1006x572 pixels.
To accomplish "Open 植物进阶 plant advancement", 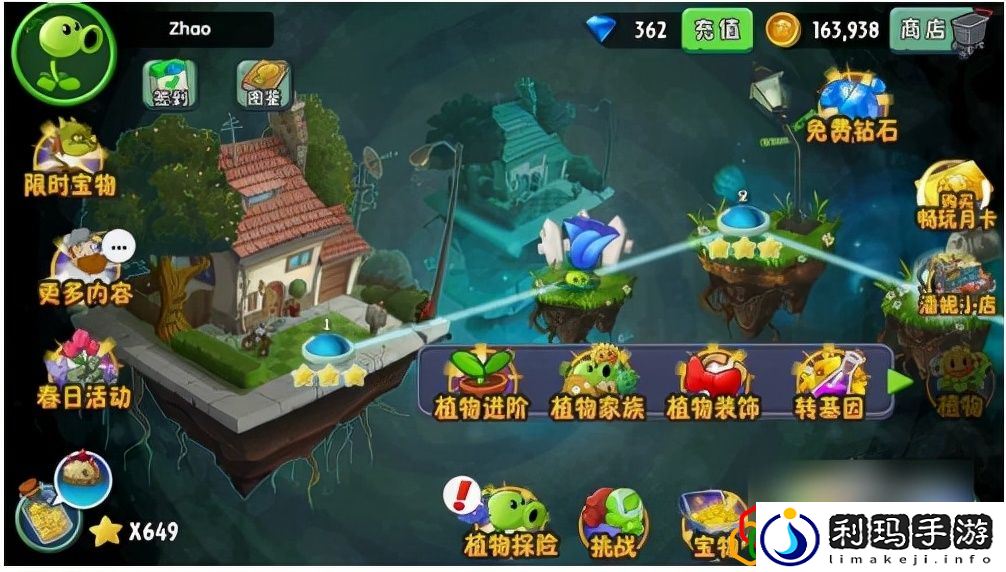I will (x=482, y=383).
